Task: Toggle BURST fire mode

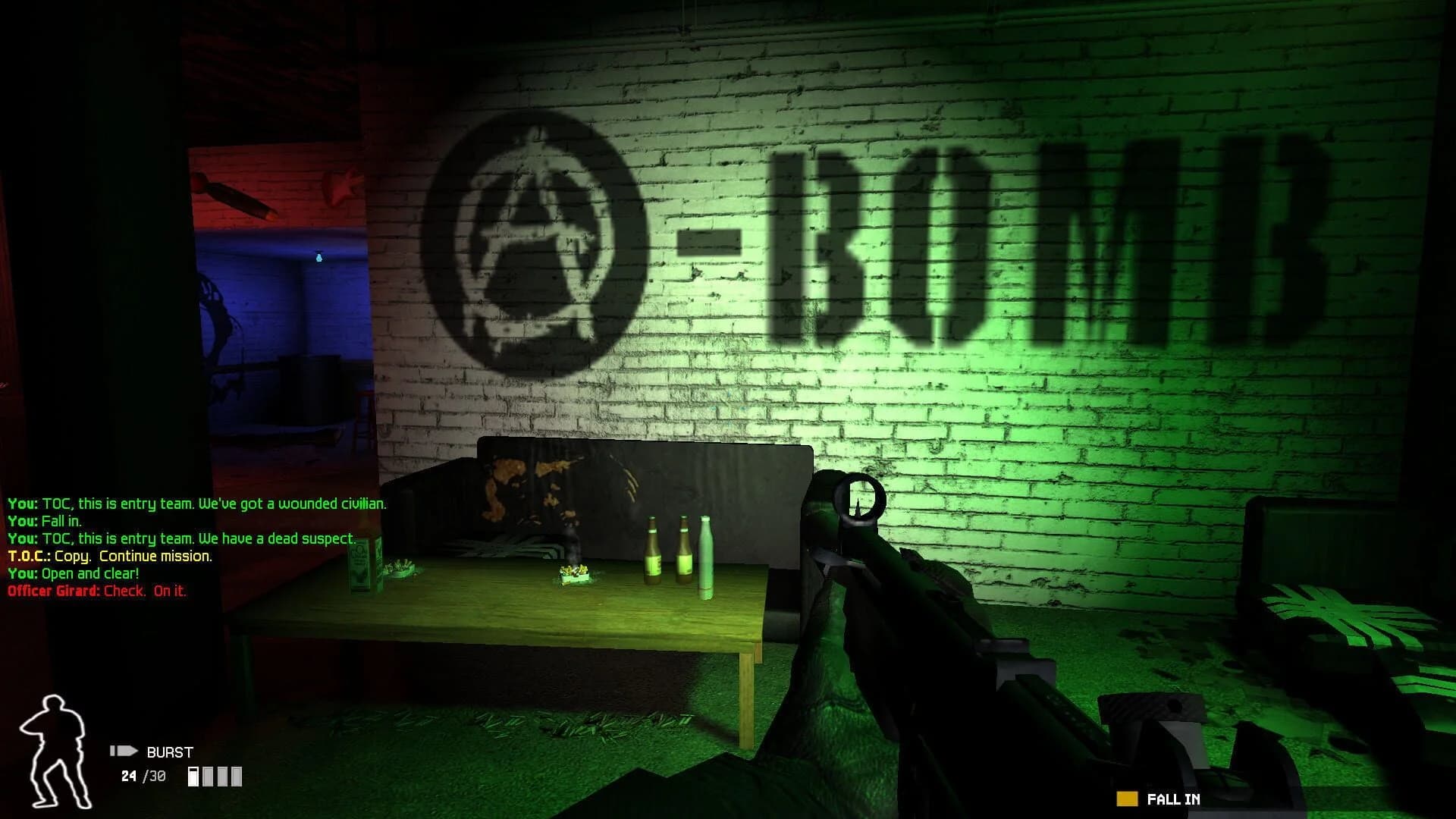Action: pos(168,752)
